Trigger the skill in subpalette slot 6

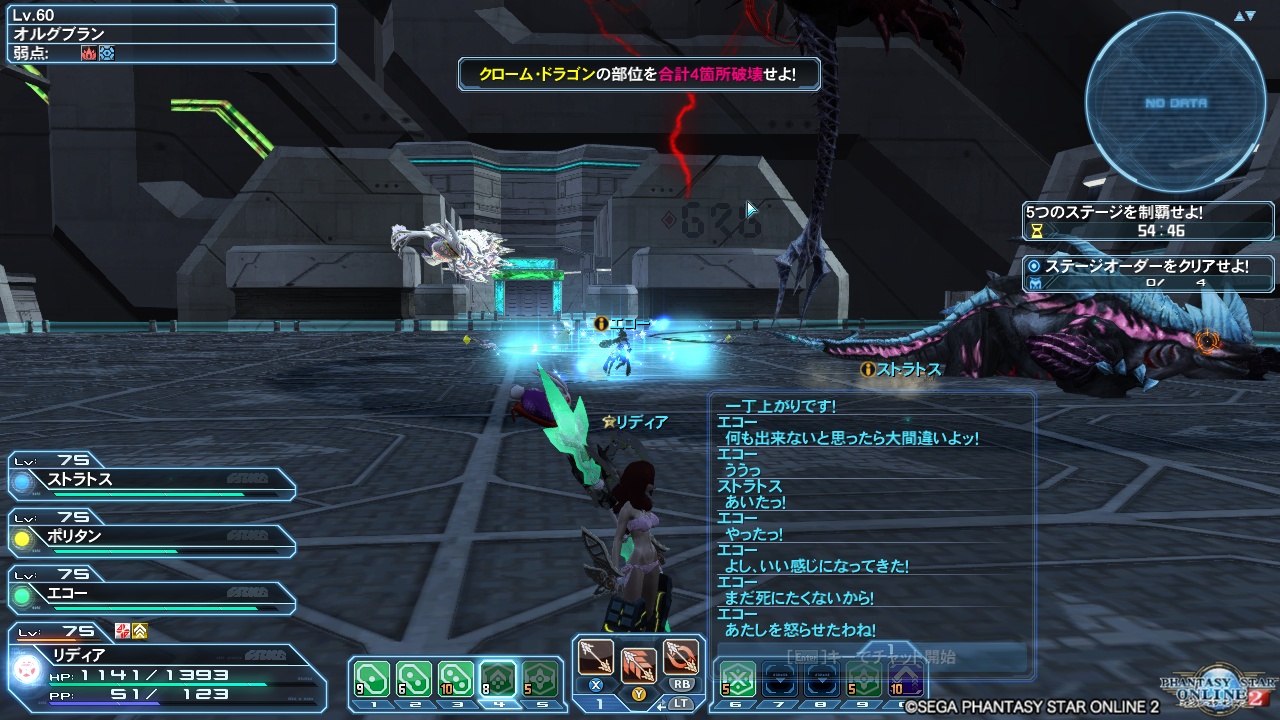point(737,680)
